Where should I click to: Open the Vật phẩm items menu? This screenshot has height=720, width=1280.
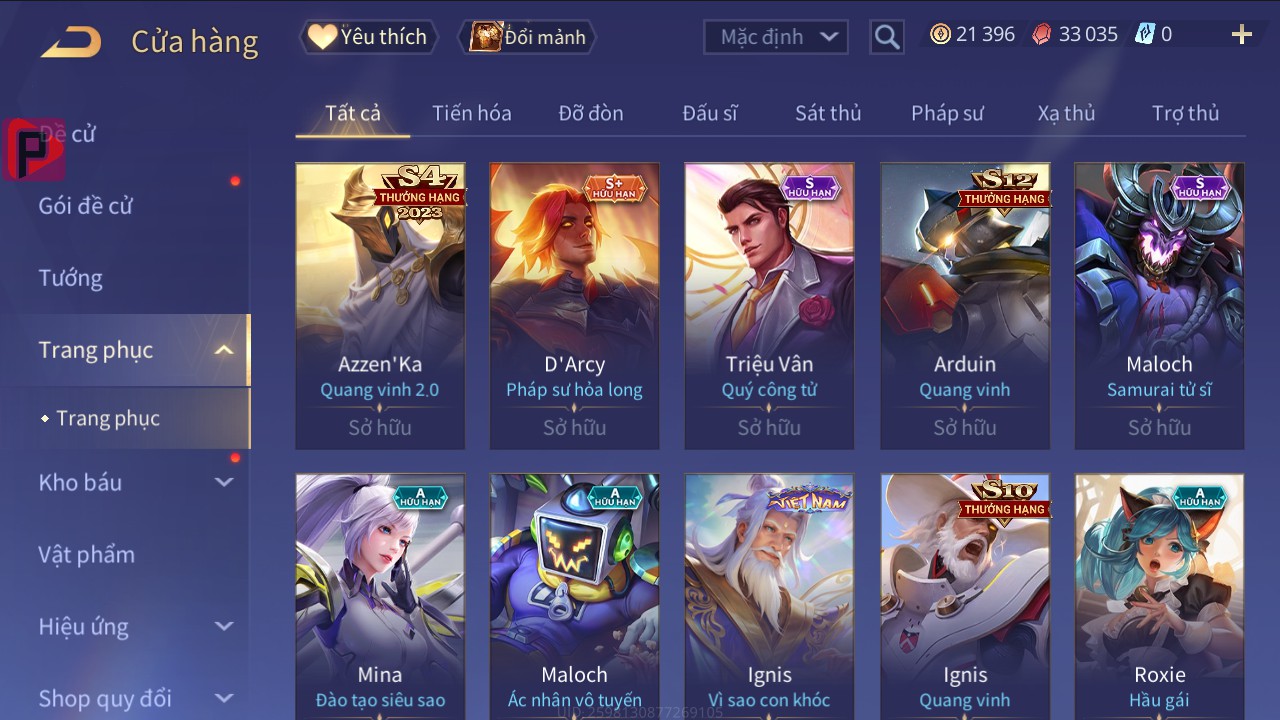point(87,554)
